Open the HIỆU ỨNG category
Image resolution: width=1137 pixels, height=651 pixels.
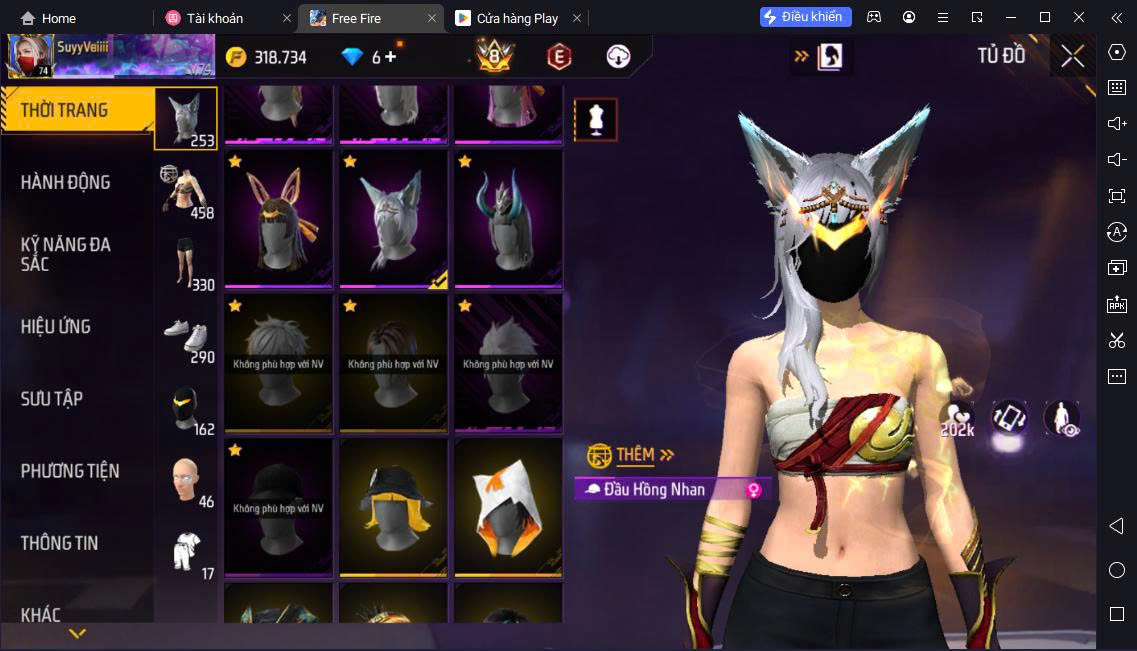tap(56, 326)
